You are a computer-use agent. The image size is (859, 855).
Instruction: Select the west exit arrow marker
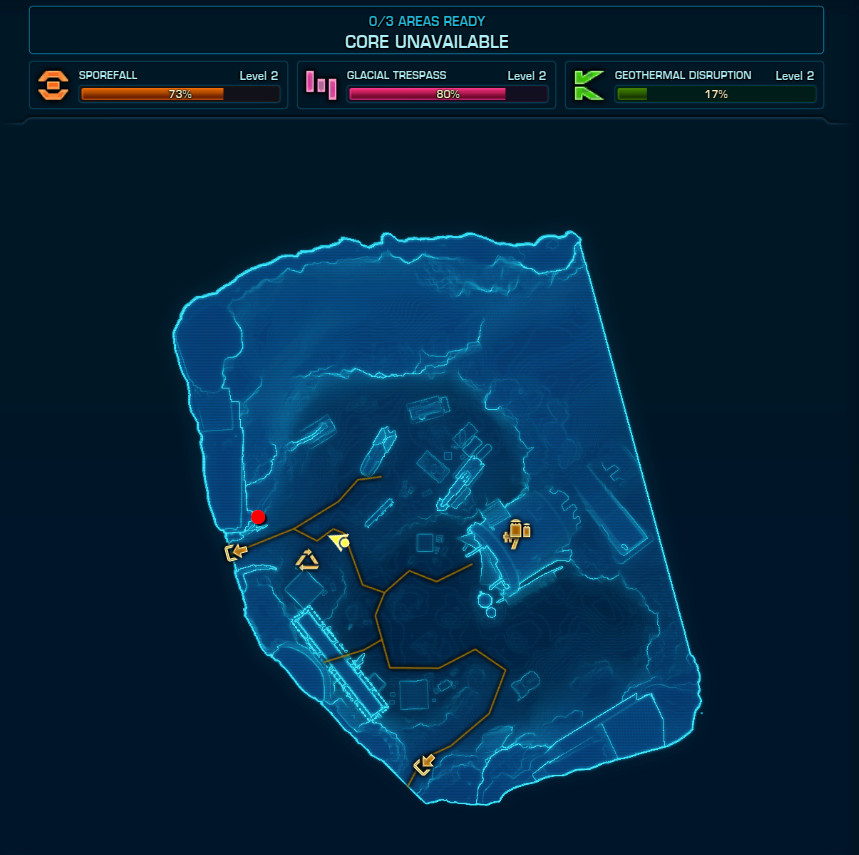click(236, 552)
